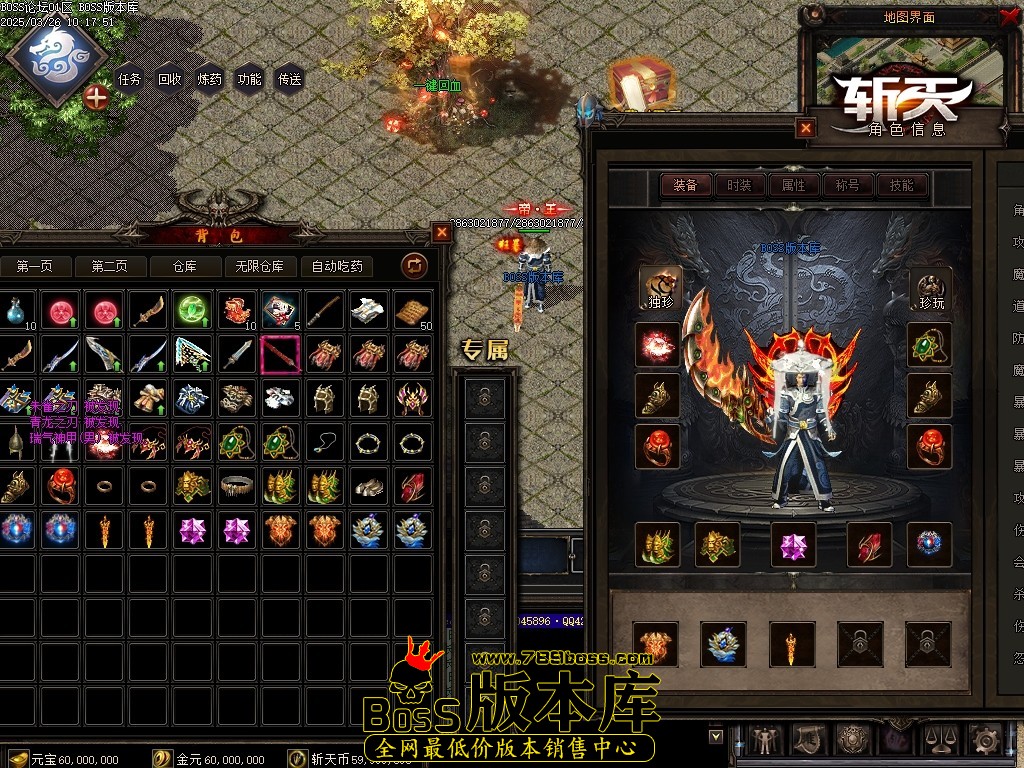Toggle the 自动吃药 auto-potion button
Screen dimensions: 1024x768
(x=337, y=266)
